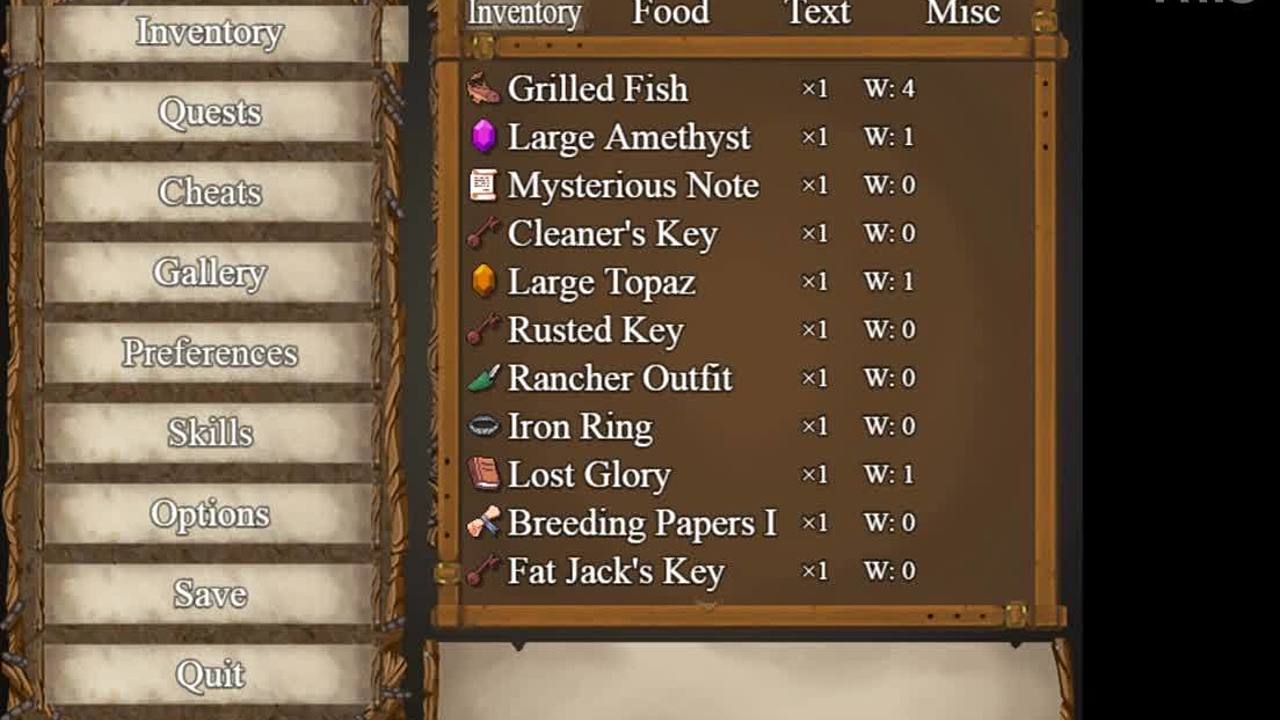Switch to the Food tab
This screenshot has height=720, width=1280.
(x=670, y=13)
